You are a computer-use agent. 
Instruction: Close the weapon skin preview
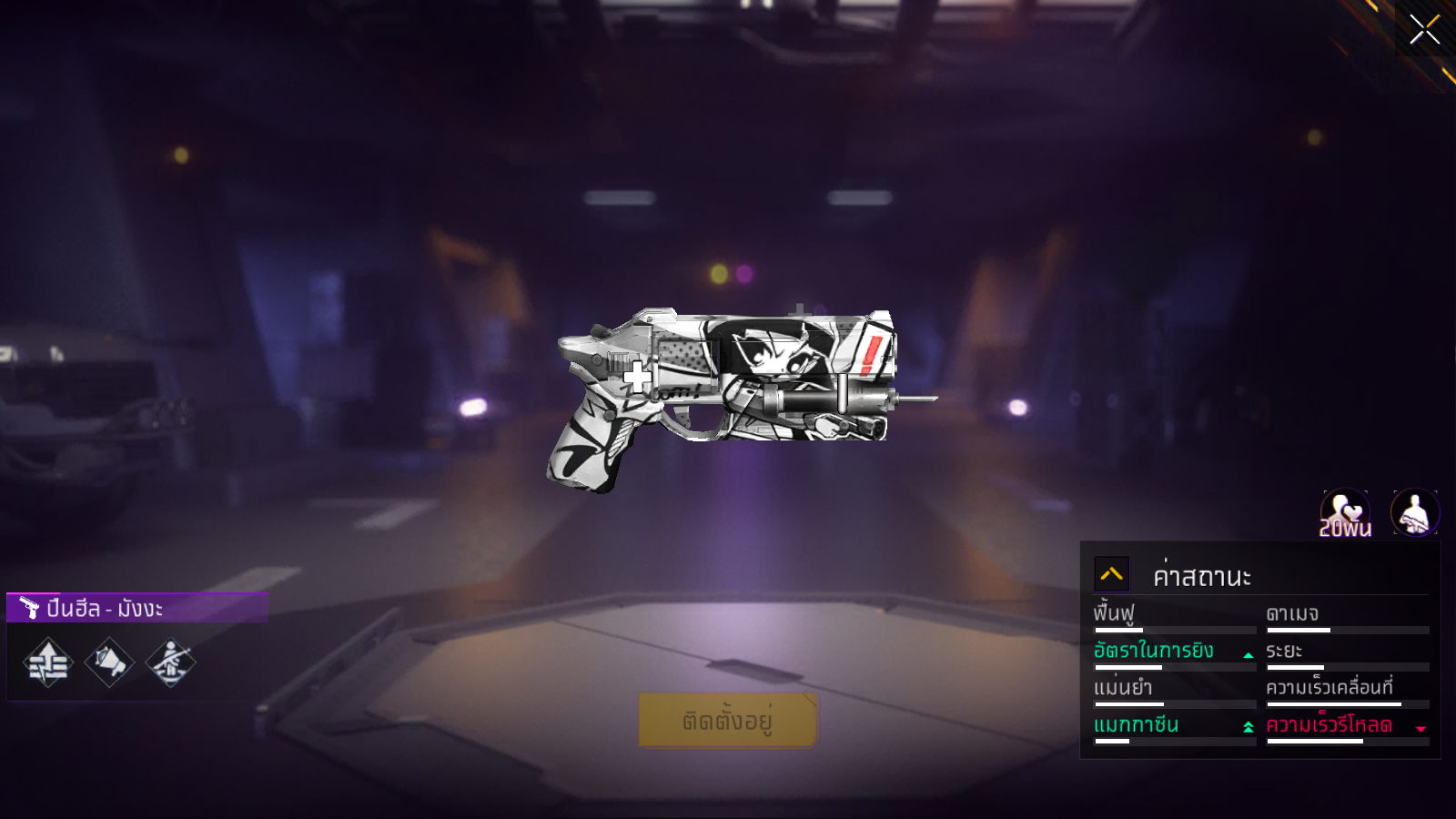point(1424,30)
